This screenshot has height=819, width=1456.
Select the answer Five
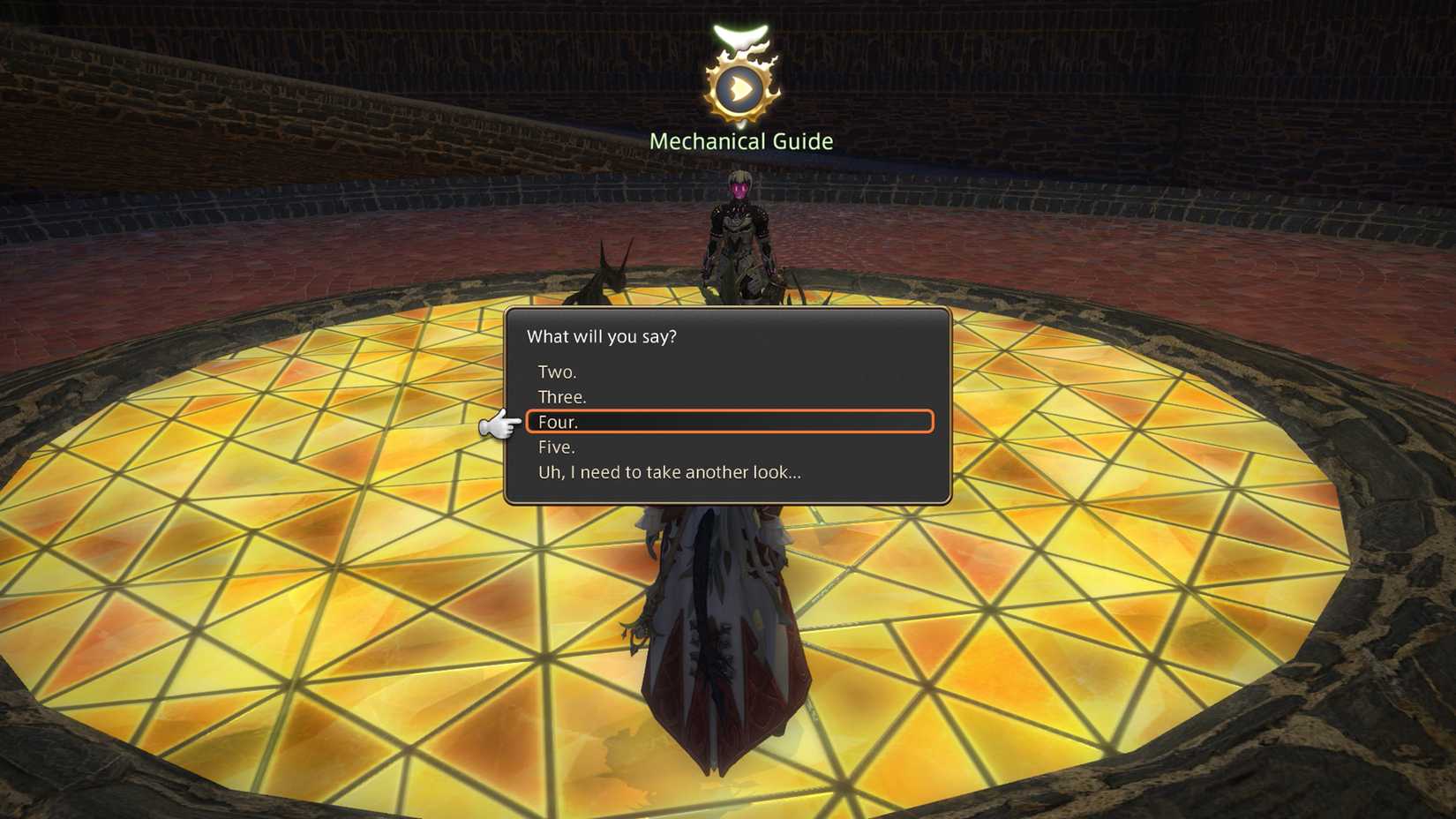556,447
